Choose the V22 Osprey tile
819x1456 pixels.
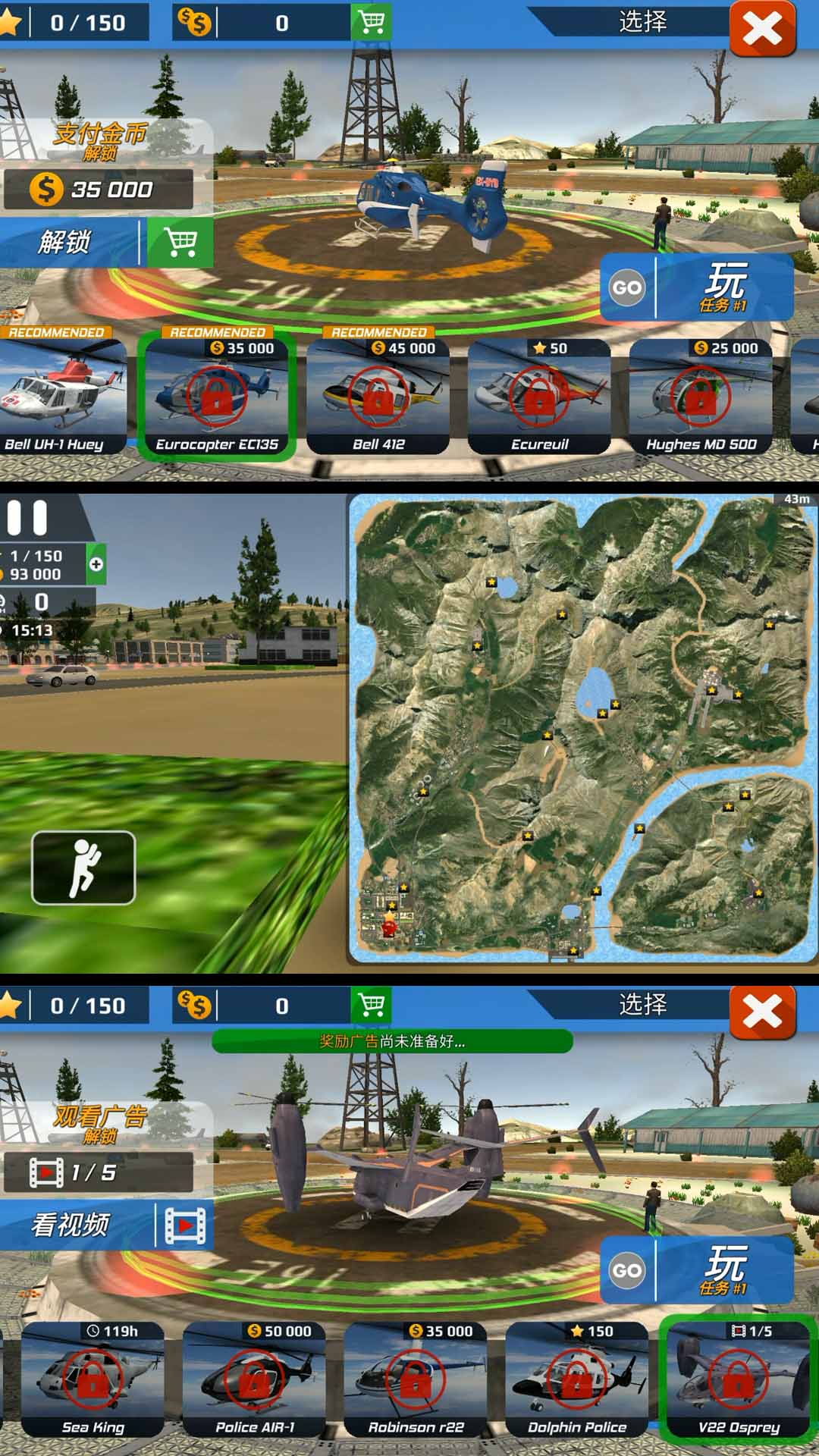pyautogui.click(x=739, y=1379)
